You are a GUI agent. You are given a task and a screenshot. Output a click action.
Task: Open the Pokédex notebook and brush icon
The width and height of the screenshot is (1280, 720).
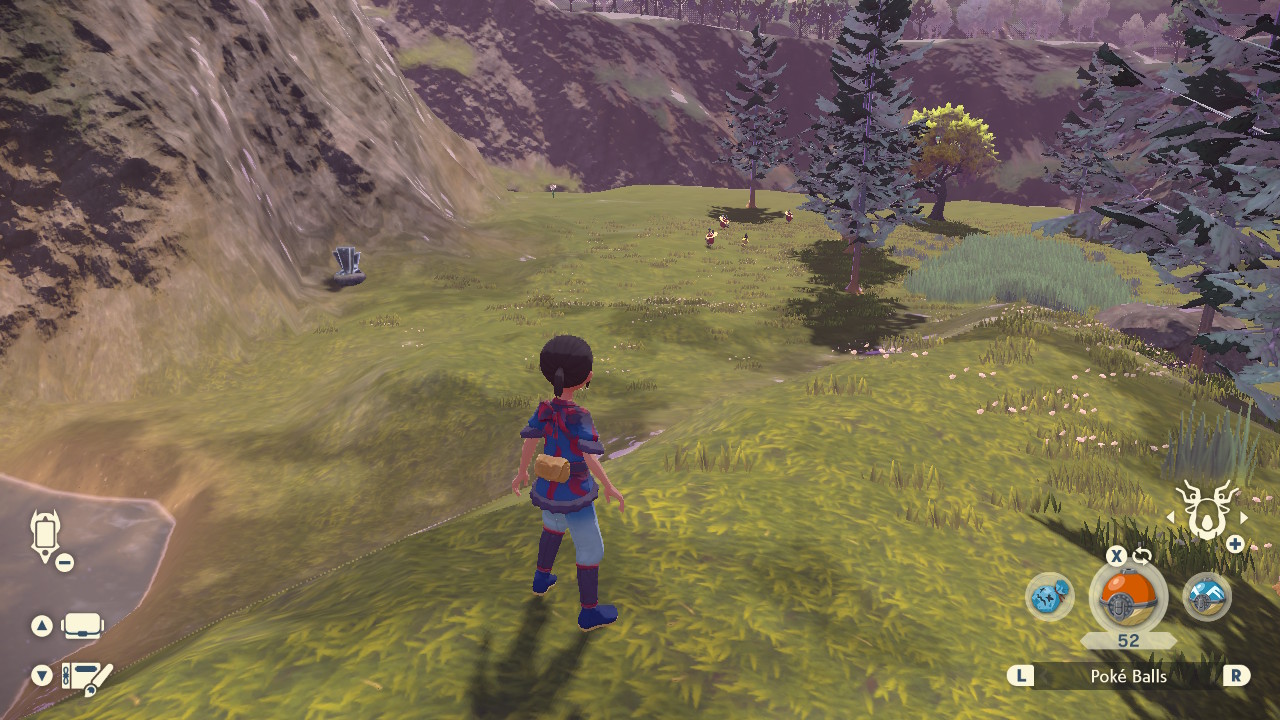click(87, 677)
